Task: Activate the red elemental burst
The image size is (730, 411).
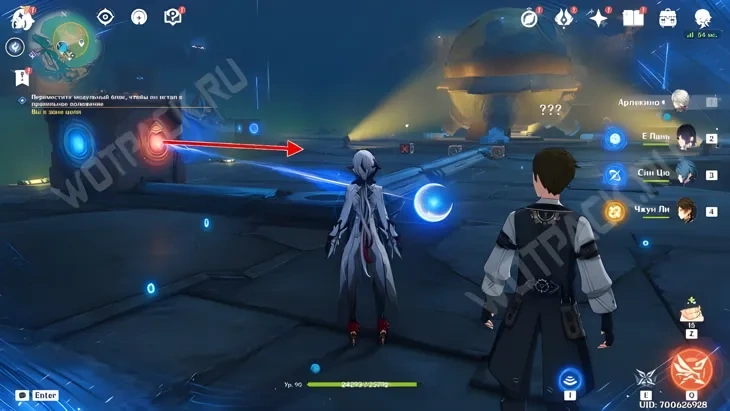Action: point(691,369)
